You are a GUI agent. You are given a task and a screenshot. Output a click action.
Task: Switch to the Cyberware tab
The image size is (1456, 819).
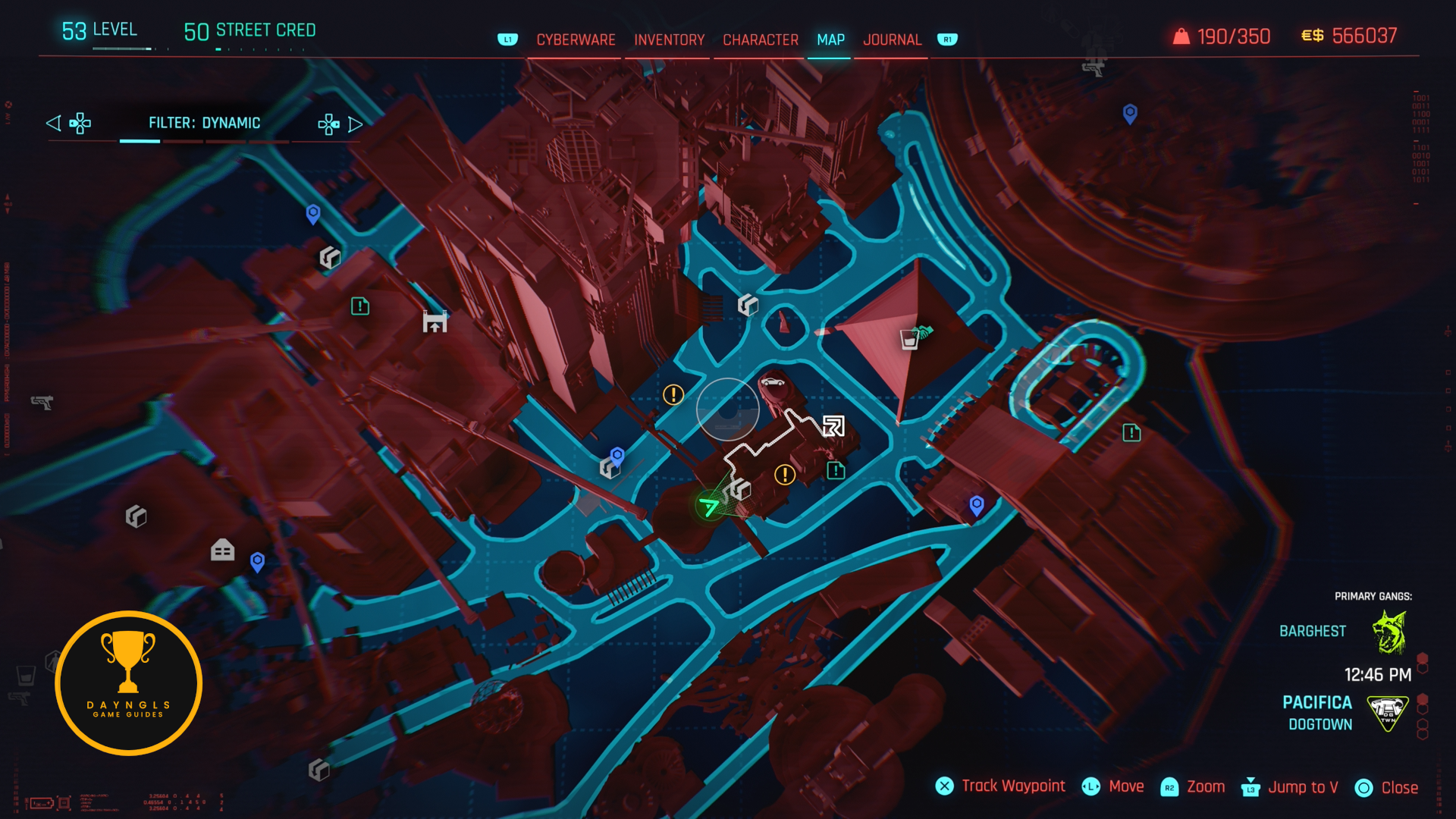576,39
